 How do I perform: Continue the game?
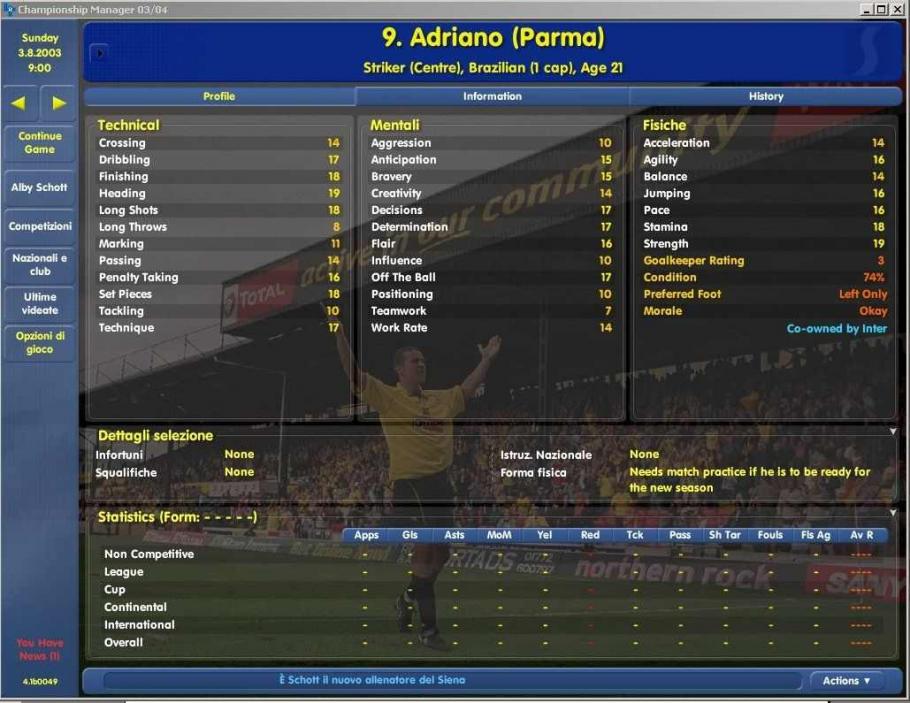[x=39, y=143]
